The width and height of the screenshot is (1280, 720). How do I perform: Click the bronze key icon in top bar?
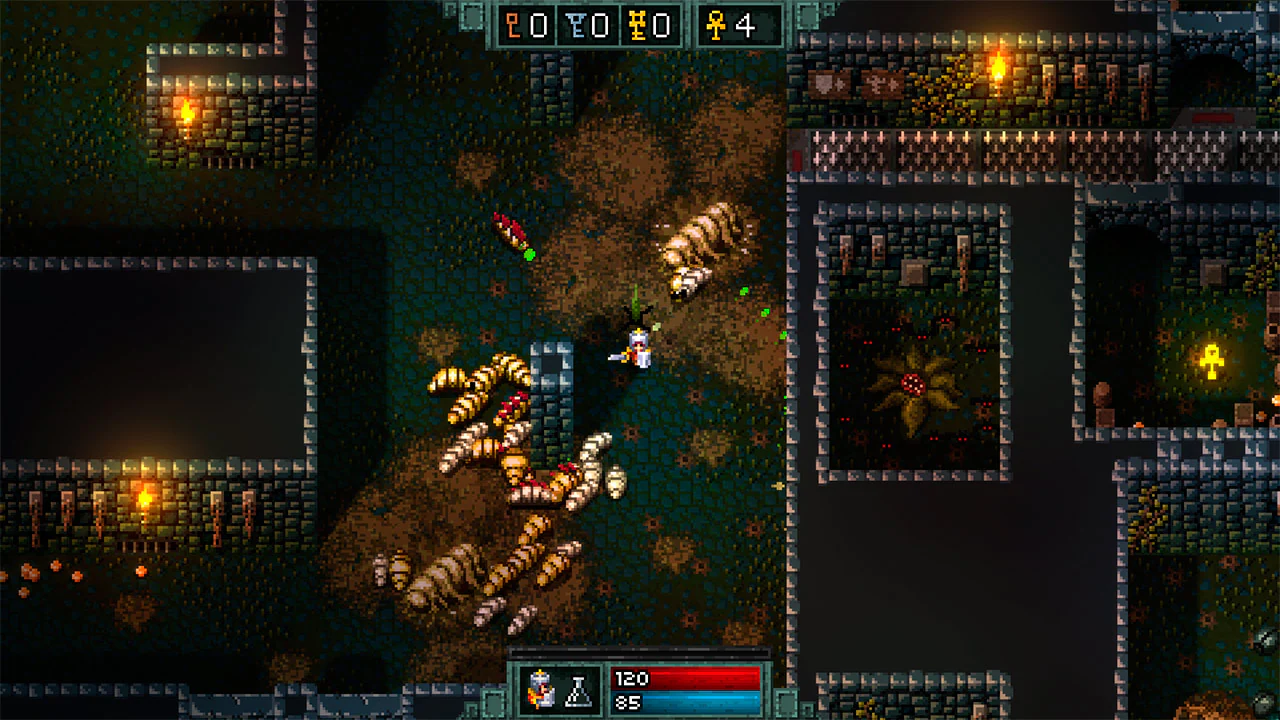click(512, 26)
